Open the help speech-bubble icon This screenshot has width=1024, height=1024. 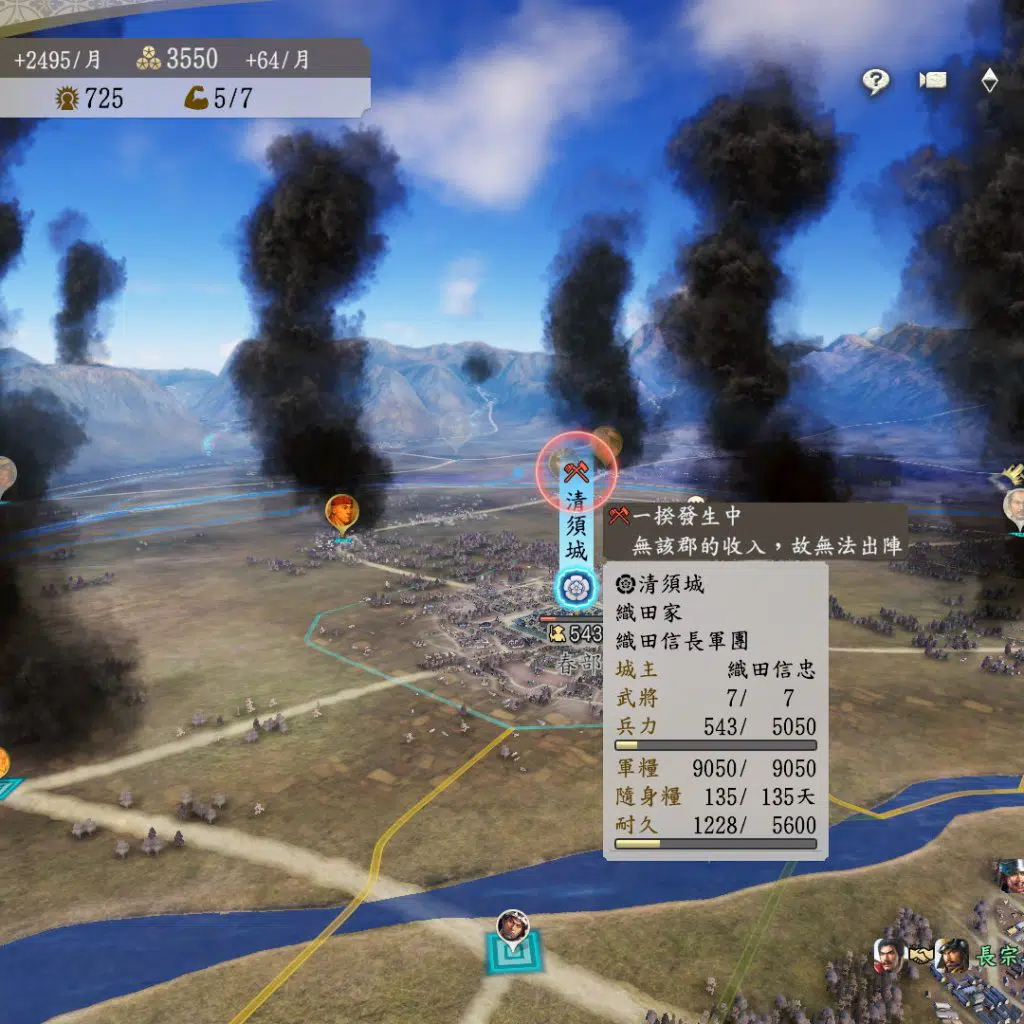click(x=876, y=82)
